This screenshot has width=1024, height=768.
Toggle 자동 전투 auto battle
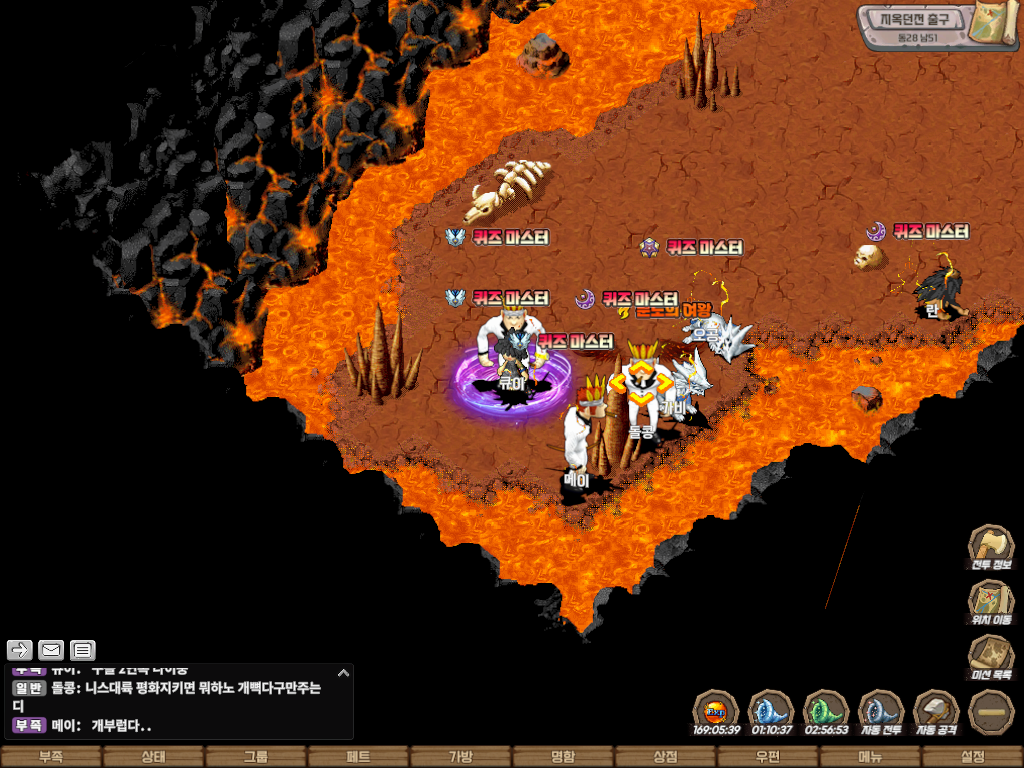[x=881, y=712]
